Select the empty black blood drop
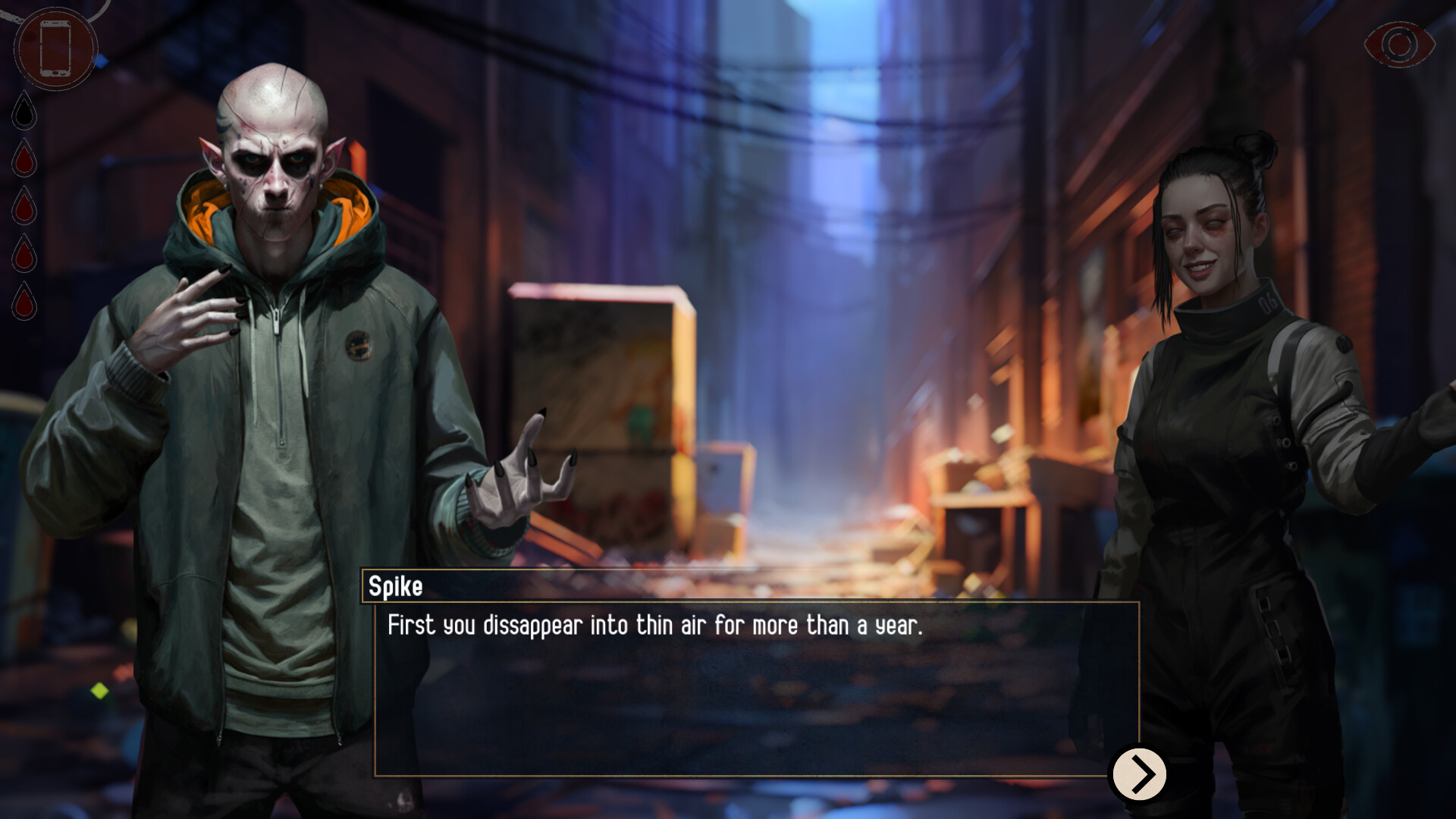 25,112
